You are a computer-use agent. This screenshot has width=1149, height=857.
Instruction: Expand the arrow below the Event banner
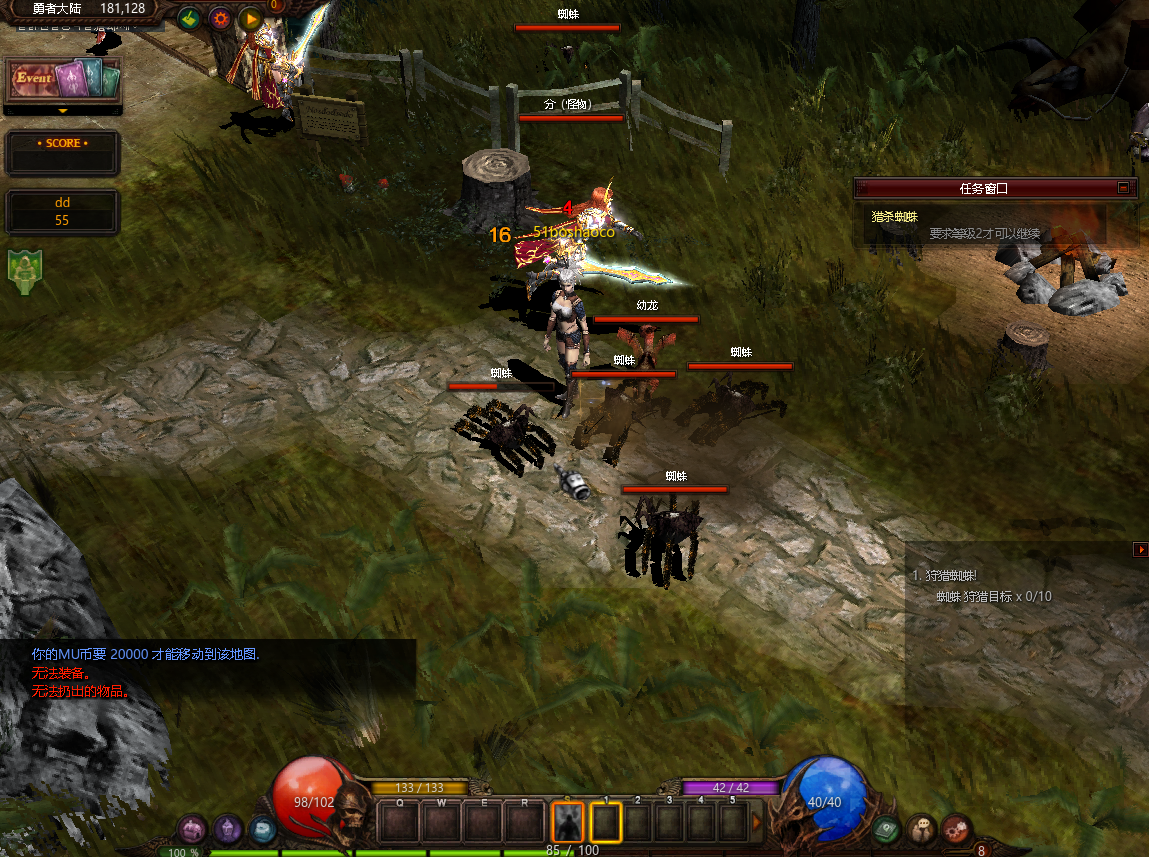tap(63, 111)
